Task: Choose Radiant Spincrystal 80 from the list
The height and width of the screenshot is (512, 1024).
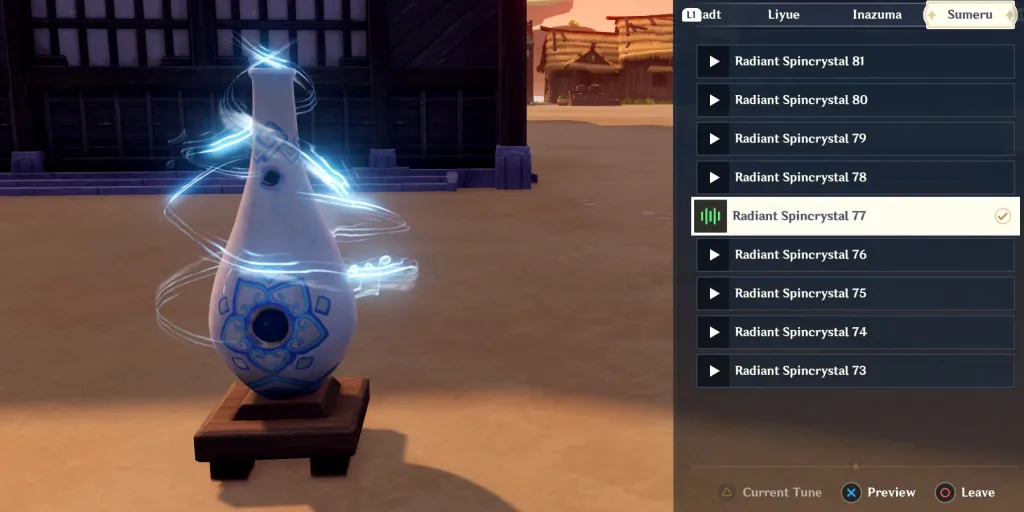Action: (855, 100)
